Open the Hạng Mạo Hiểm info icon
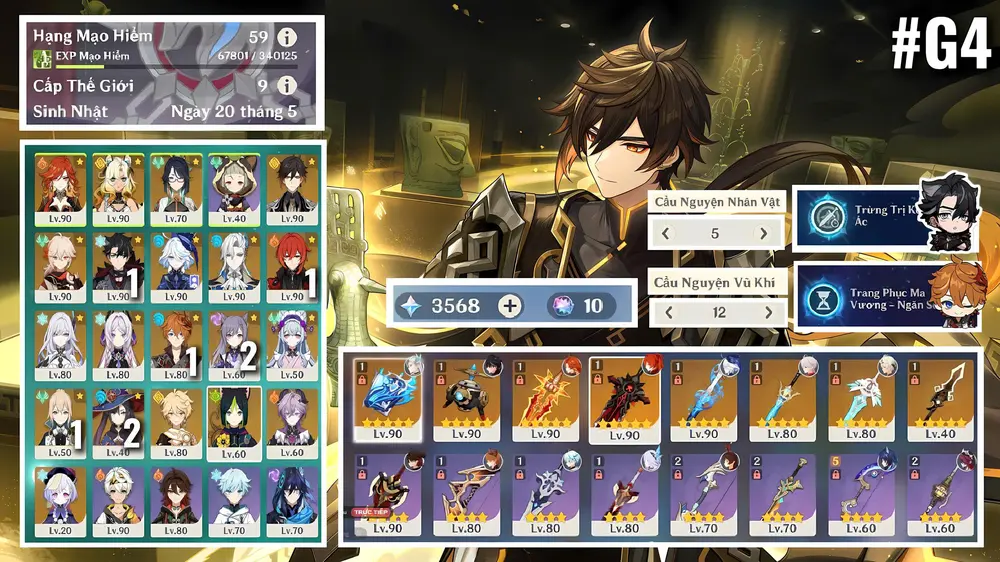The height and width of the screenshot is (562, 1000). 288,38
